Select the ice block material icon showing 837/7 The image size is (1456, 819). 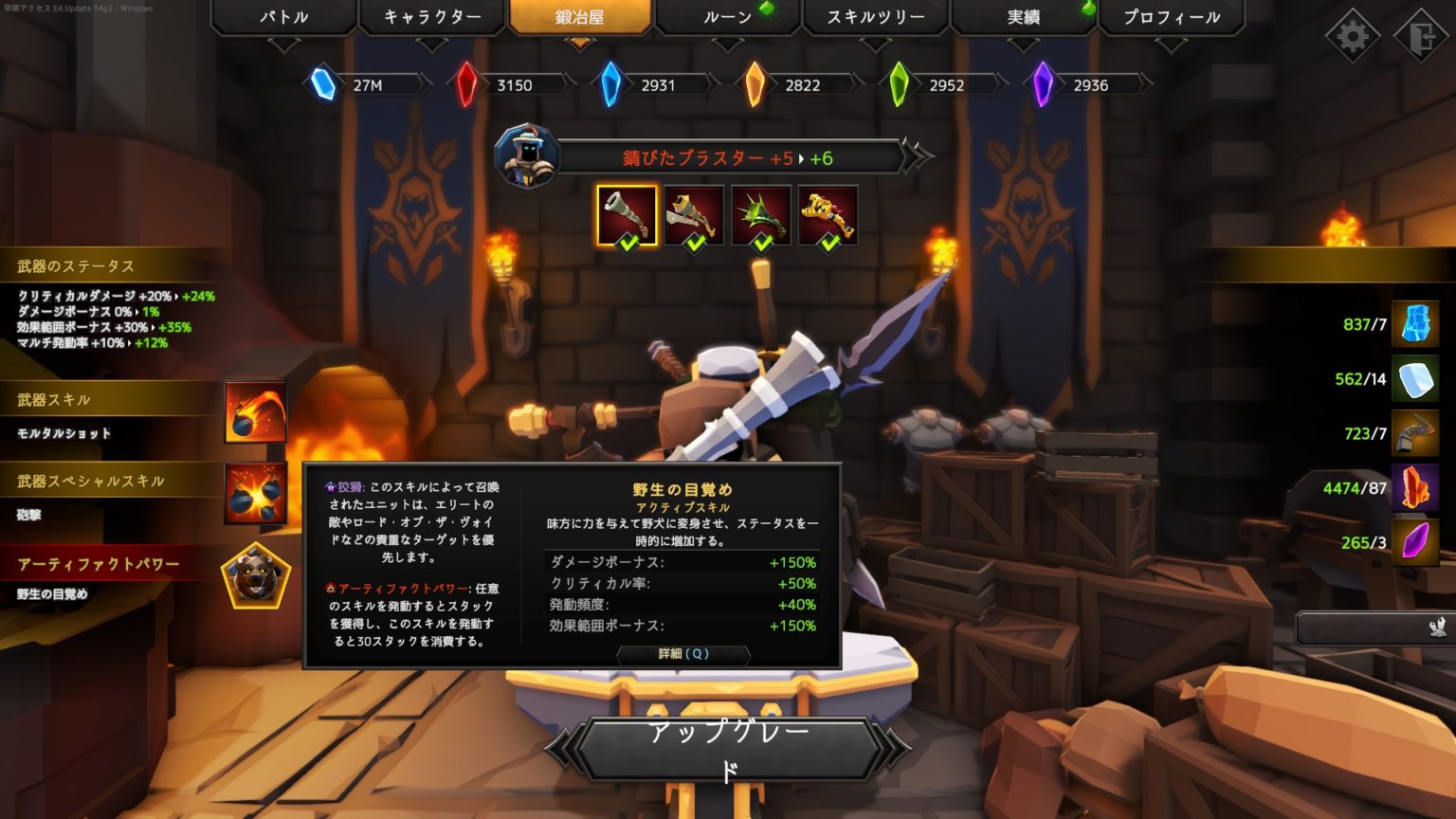click(x=1416, y=324)
